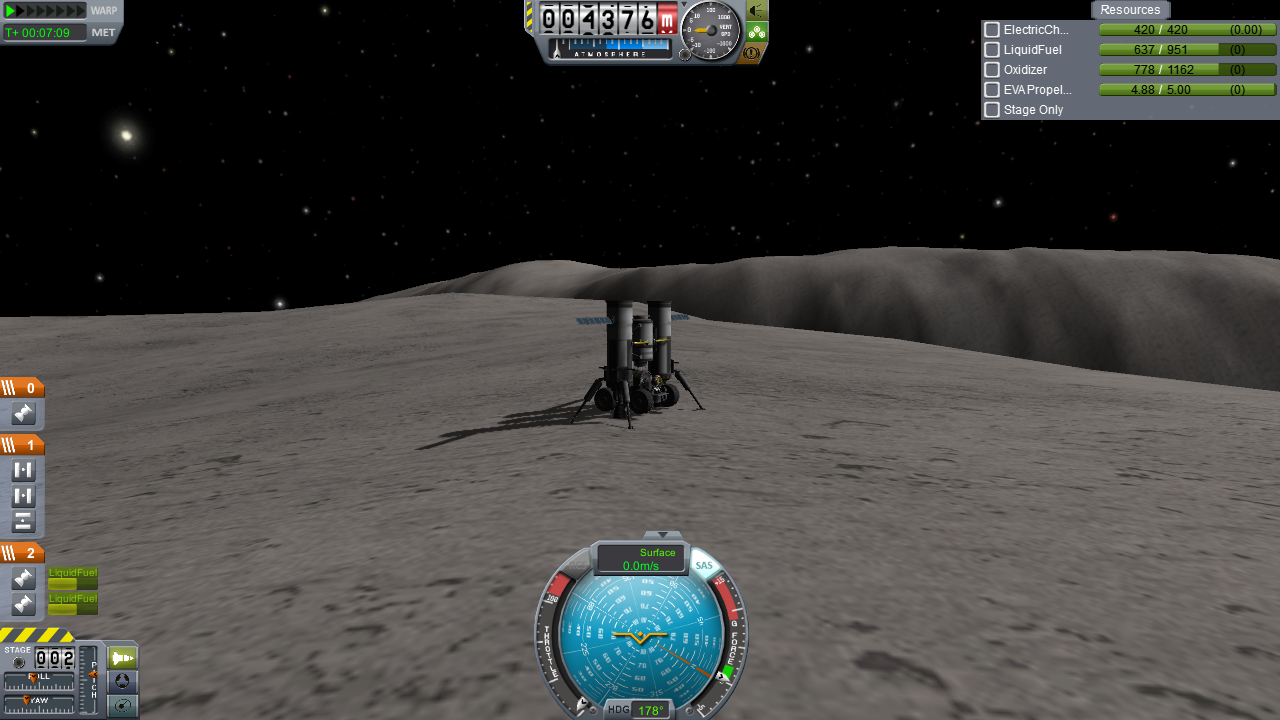1280x720 pixels.
Task: Tick the EVA Propellant resource checkbox
Action: (992, 90)
